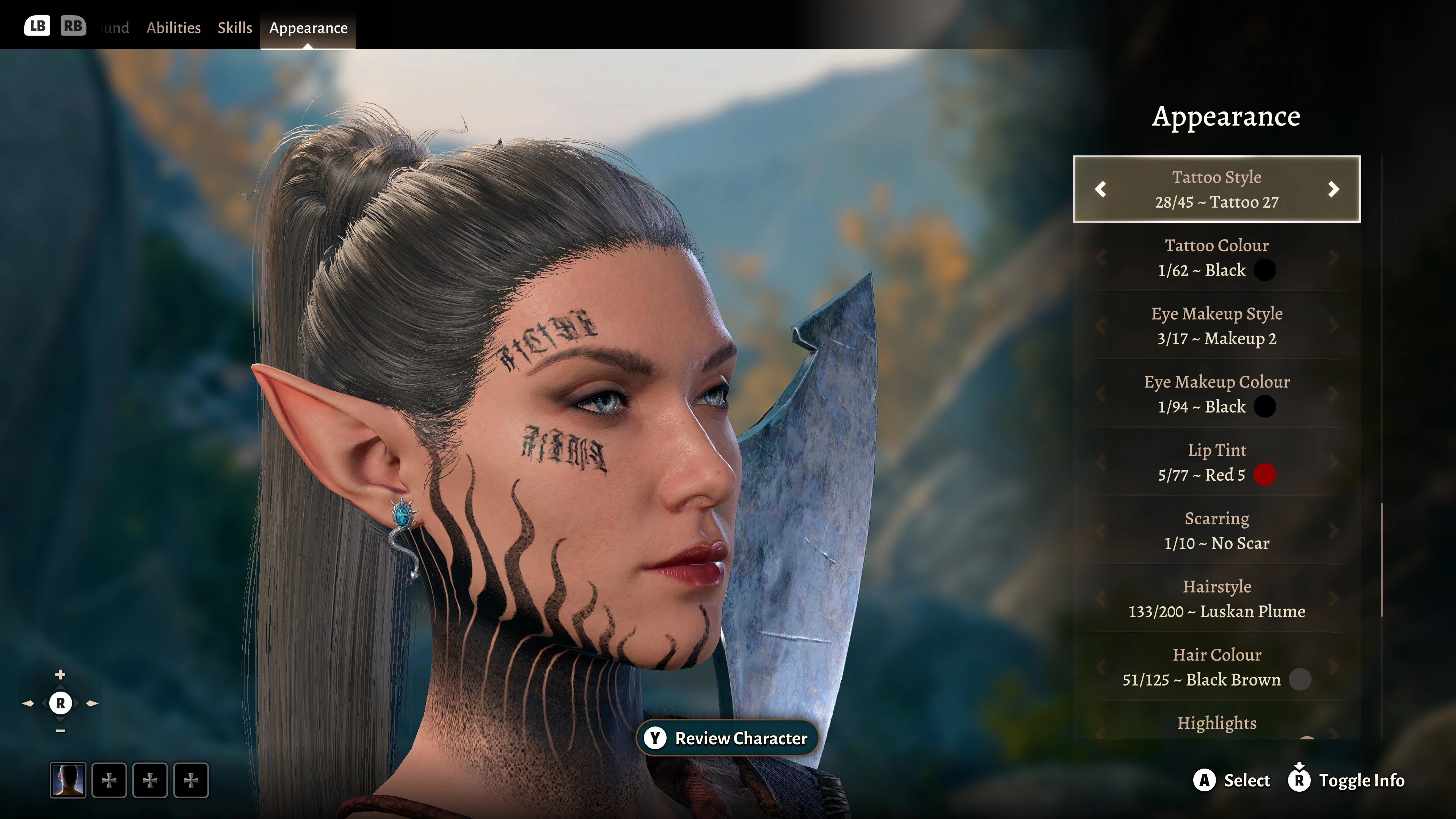The height and width of the screenshot is (819, 1456).
Task: Open the Skills tab
Action: click(x=235, y=28)
